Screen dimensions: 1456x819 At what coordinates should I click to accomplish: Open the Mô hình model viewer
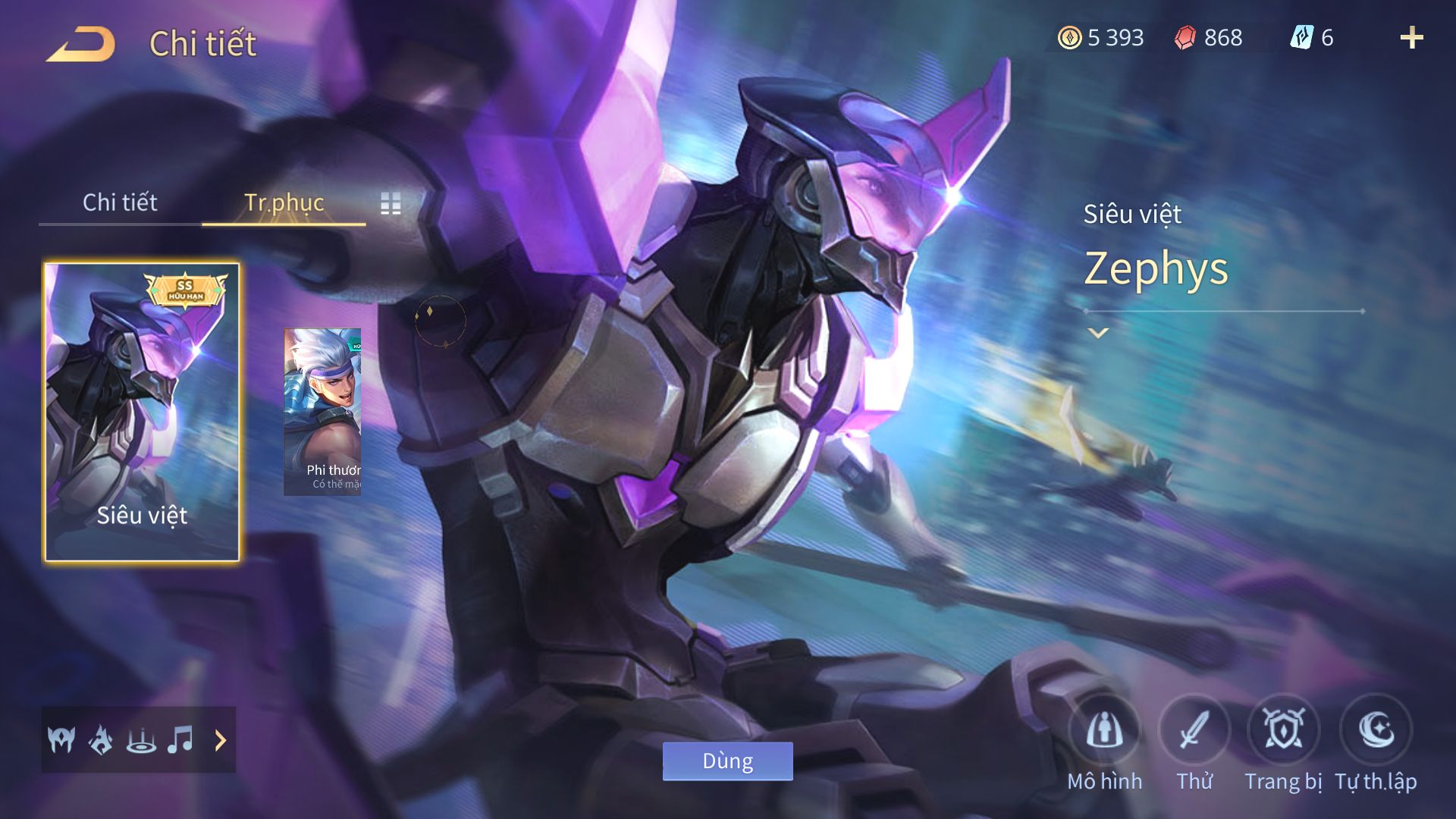(x=1104, y=731)
